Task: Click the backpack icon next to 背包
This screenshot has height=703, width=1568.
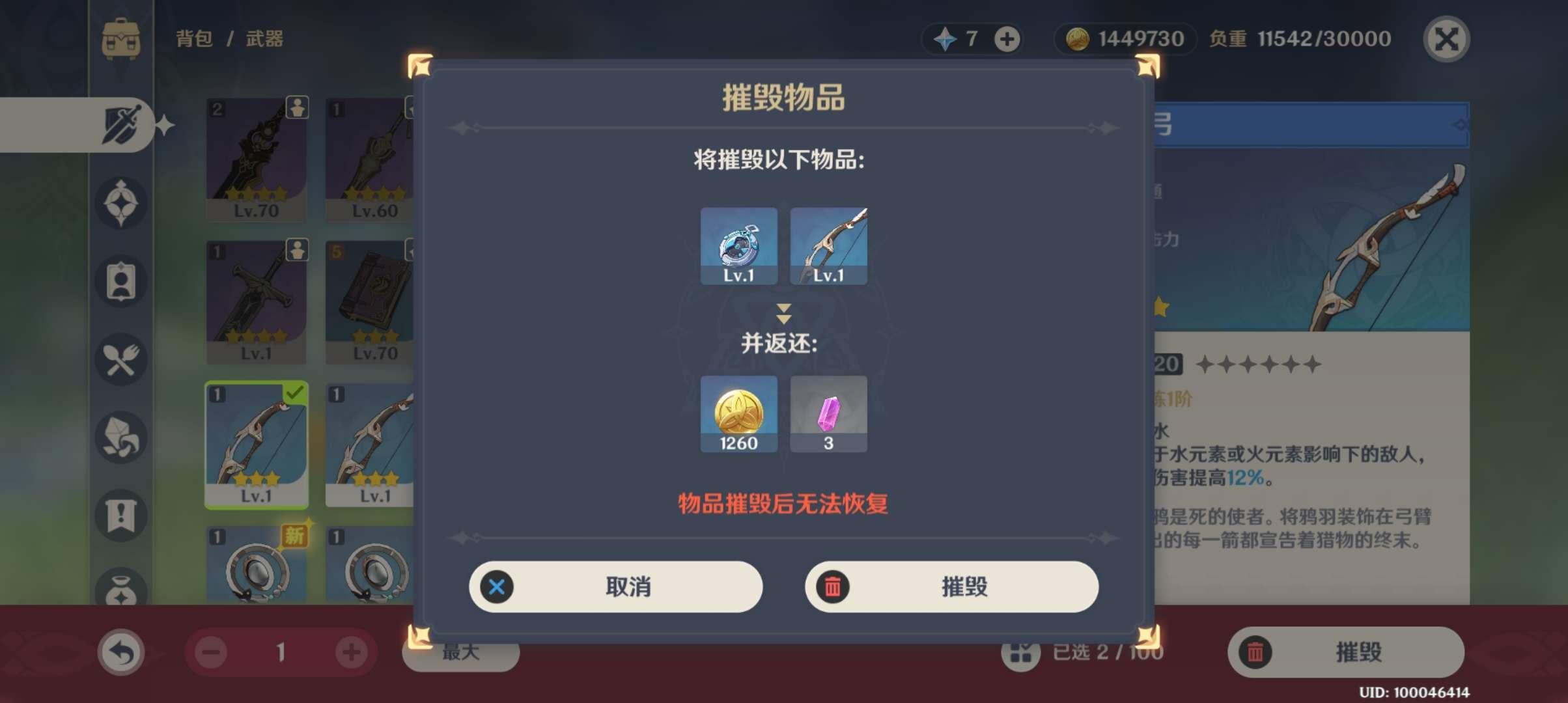Action: pos(119,38)
